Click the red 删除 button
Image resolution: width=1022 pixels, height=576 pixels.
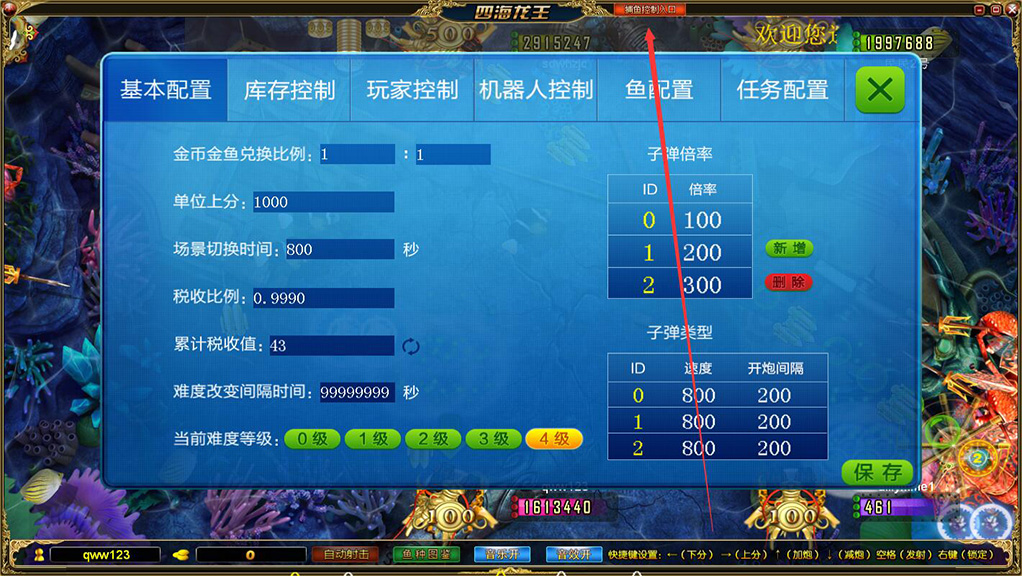pos(789,282)
